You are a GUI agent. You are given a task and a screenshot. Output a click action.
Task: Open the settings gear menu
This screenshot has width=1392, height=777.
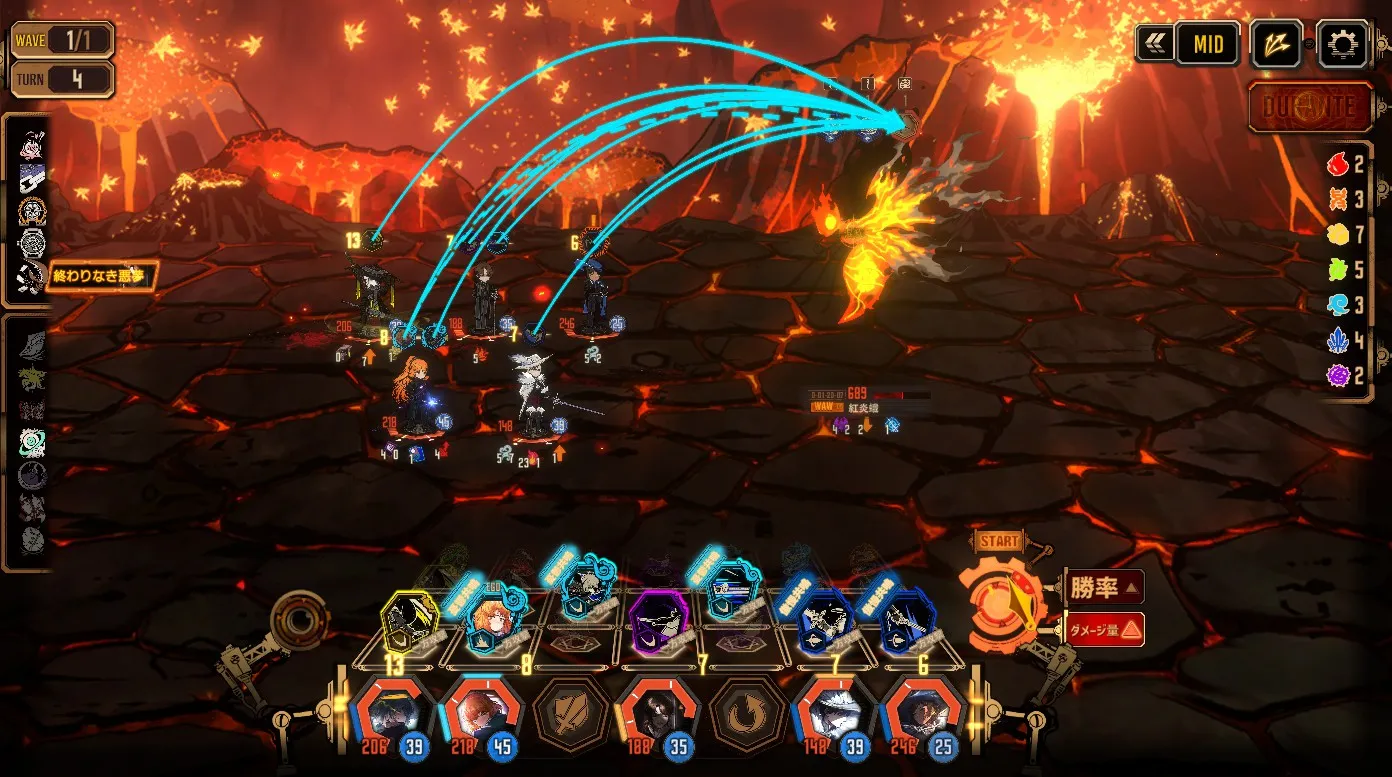point(1342,44)
